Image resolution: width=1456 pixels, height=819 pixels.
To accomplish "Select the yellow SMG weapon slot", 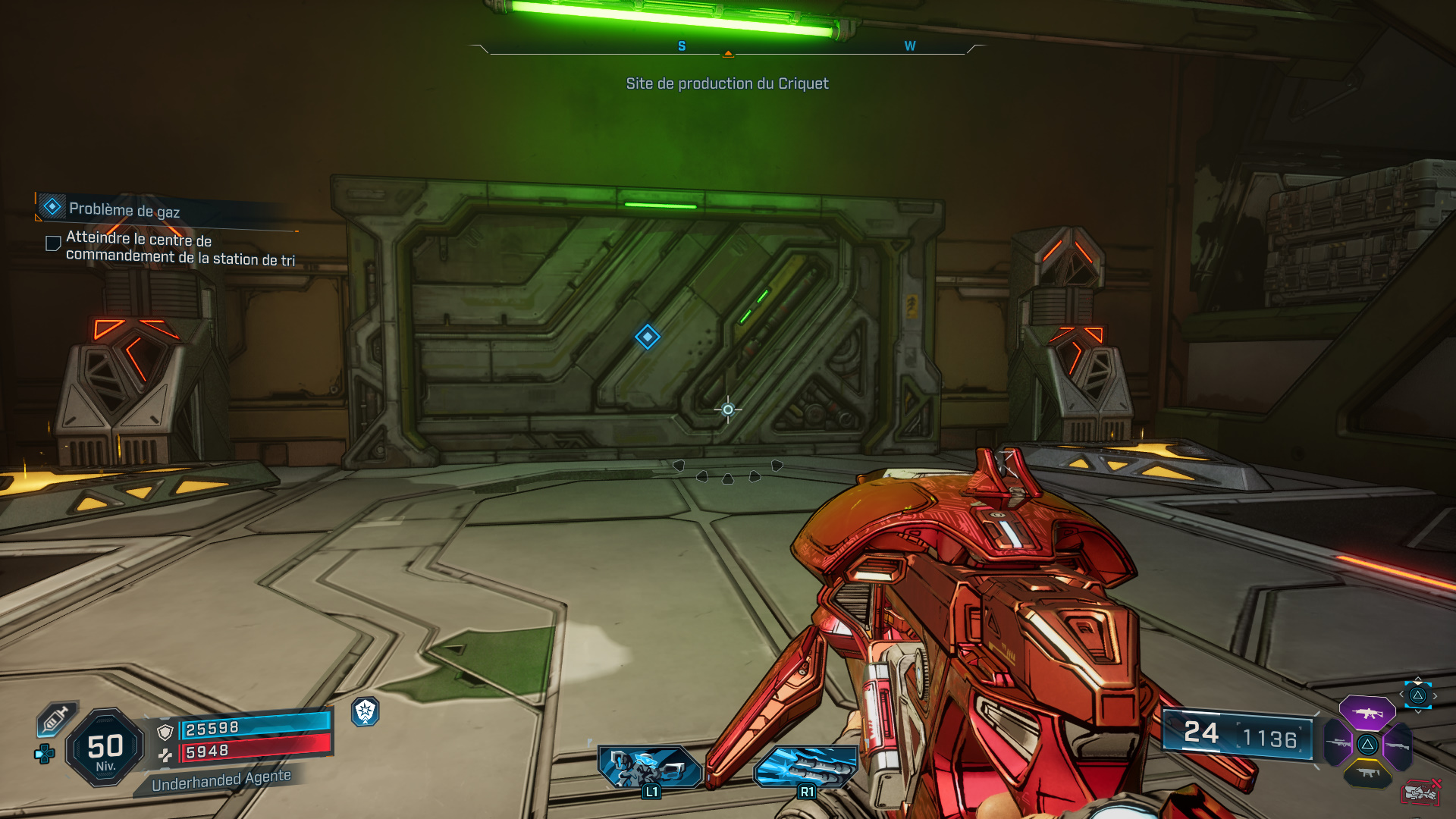I will click(x=1369, y=773).
